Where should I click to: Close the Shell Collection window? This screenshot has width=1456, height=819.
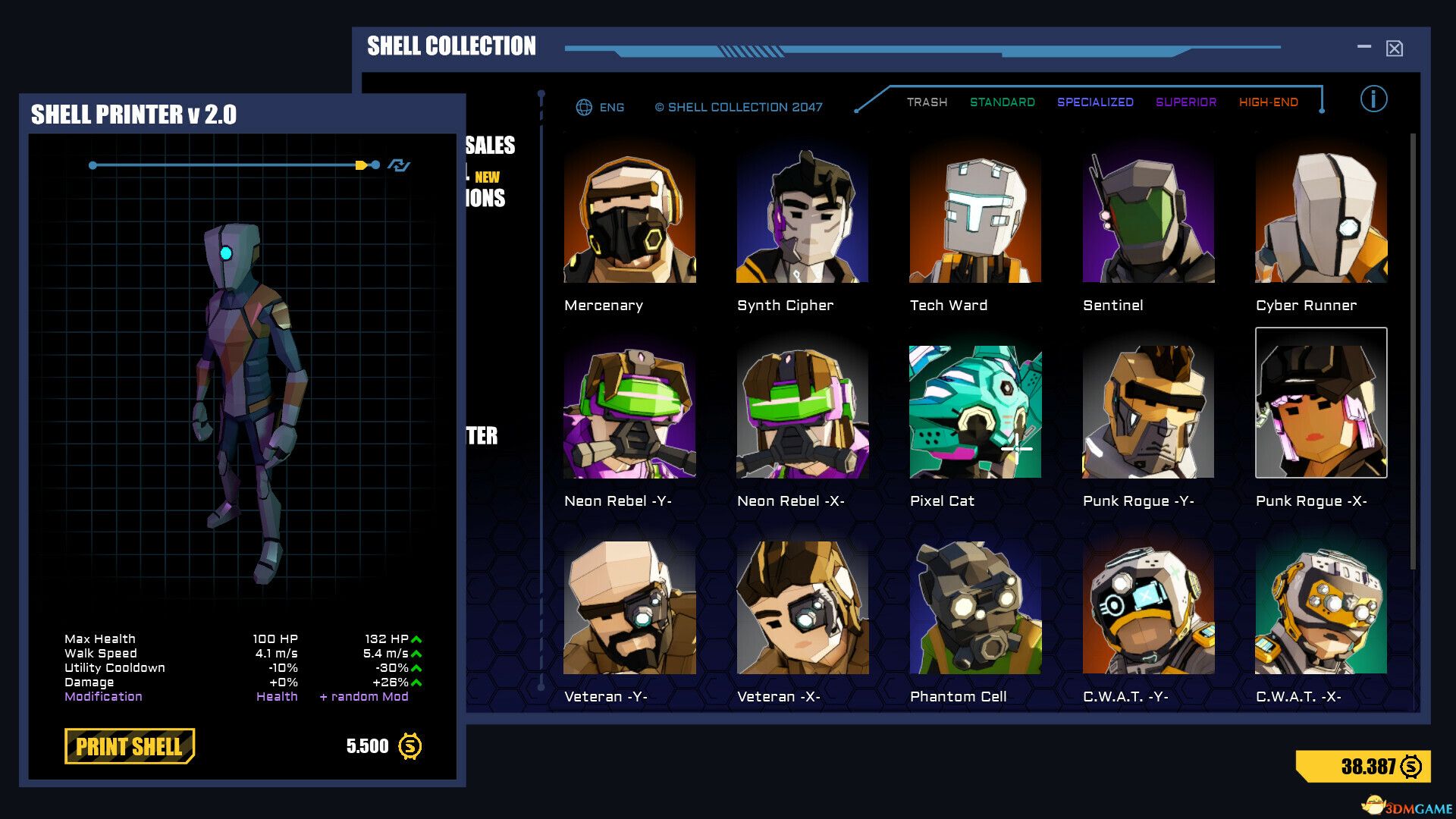pos(1394,49)
